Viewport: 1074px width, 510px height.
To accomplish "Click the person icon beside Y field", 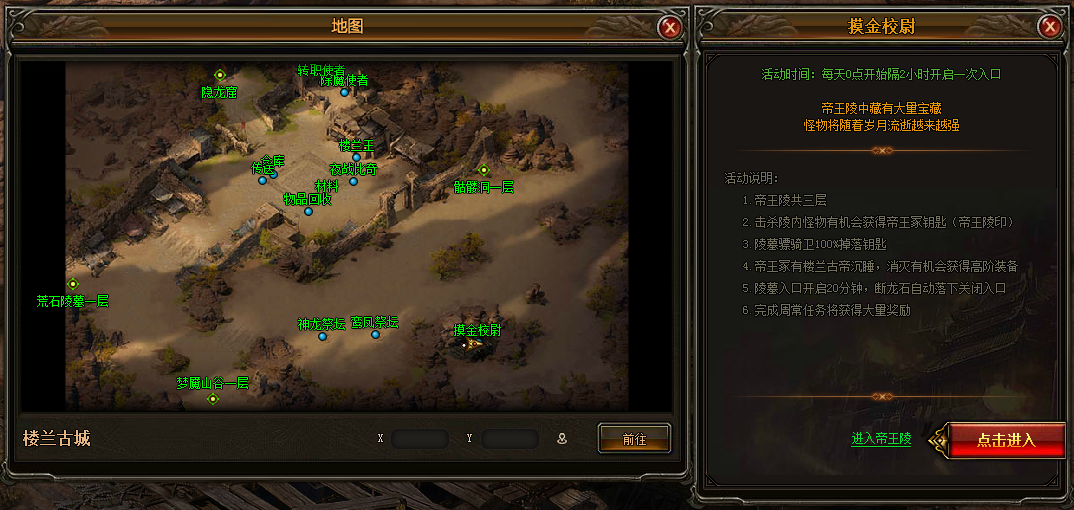I will (x=562, y=438).
